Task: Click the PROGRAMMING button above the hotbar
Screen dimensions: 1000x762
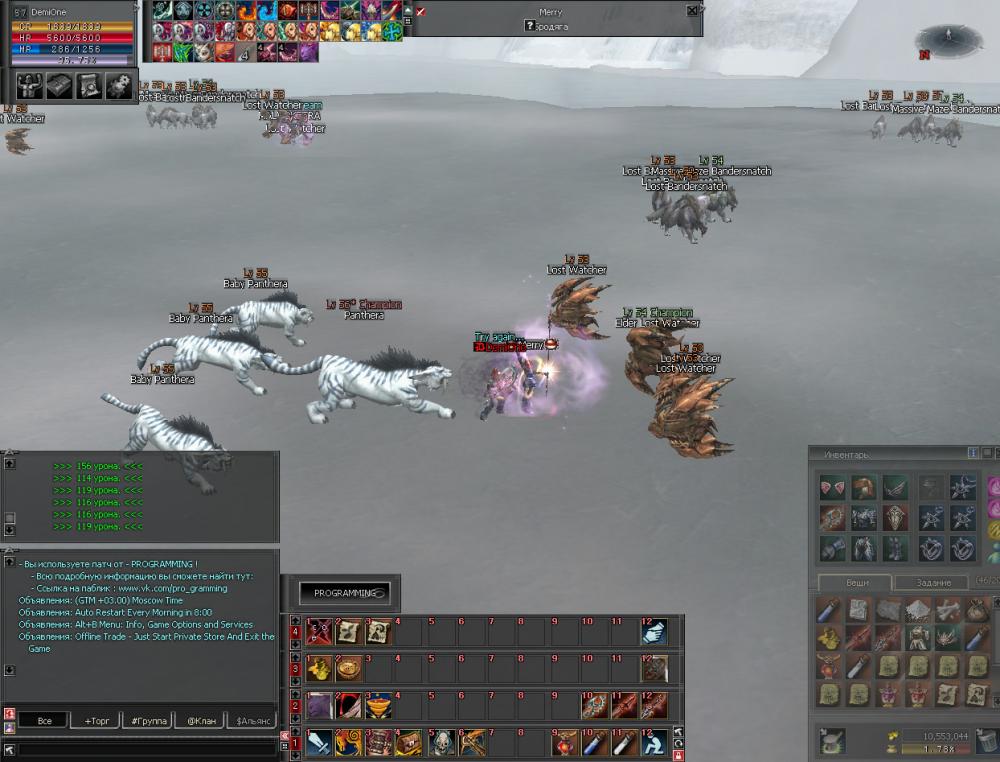Action: point(345,593)
